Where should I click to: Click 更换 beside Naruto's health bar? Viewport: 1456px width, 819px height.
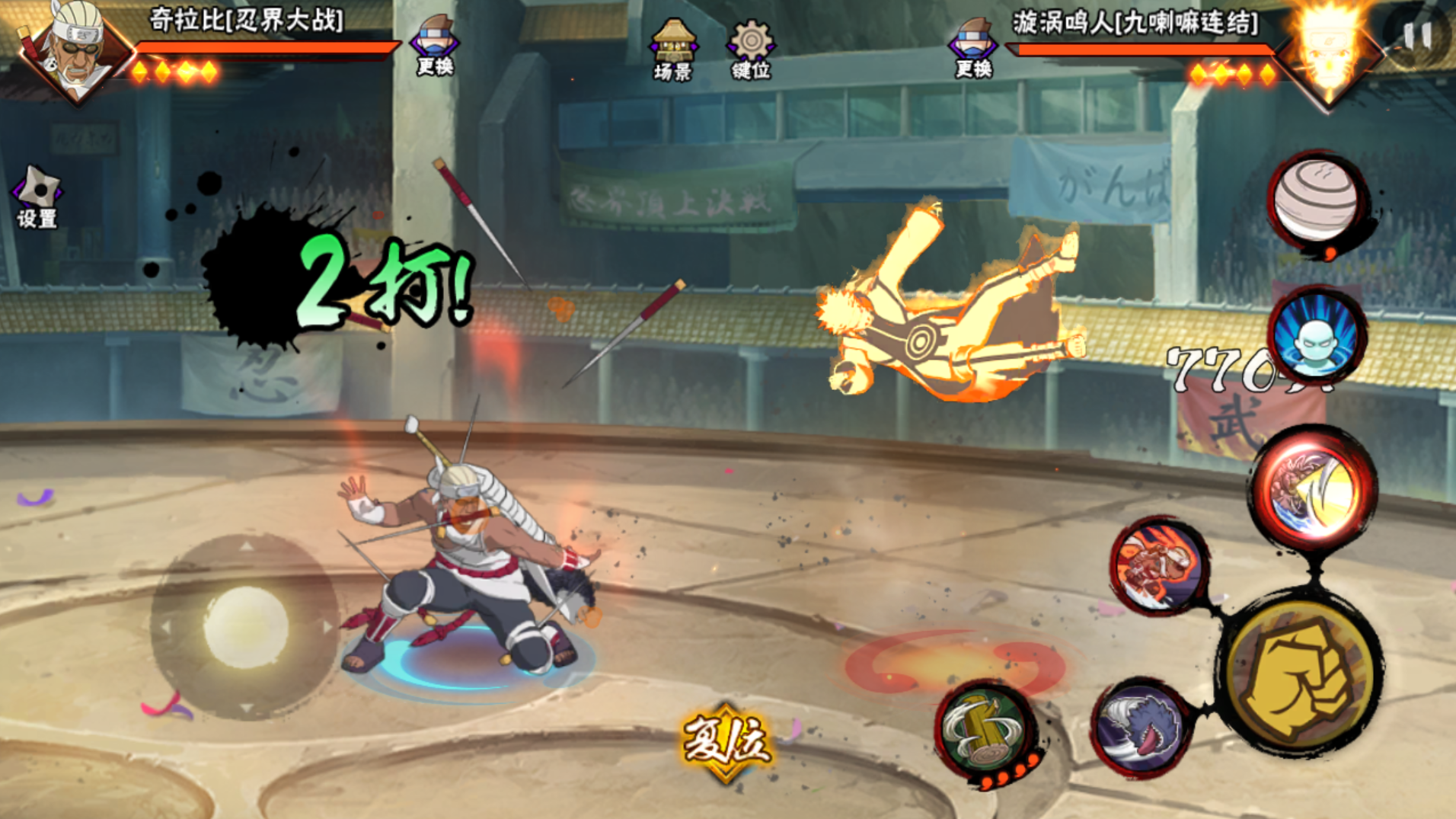click(973, 49)
